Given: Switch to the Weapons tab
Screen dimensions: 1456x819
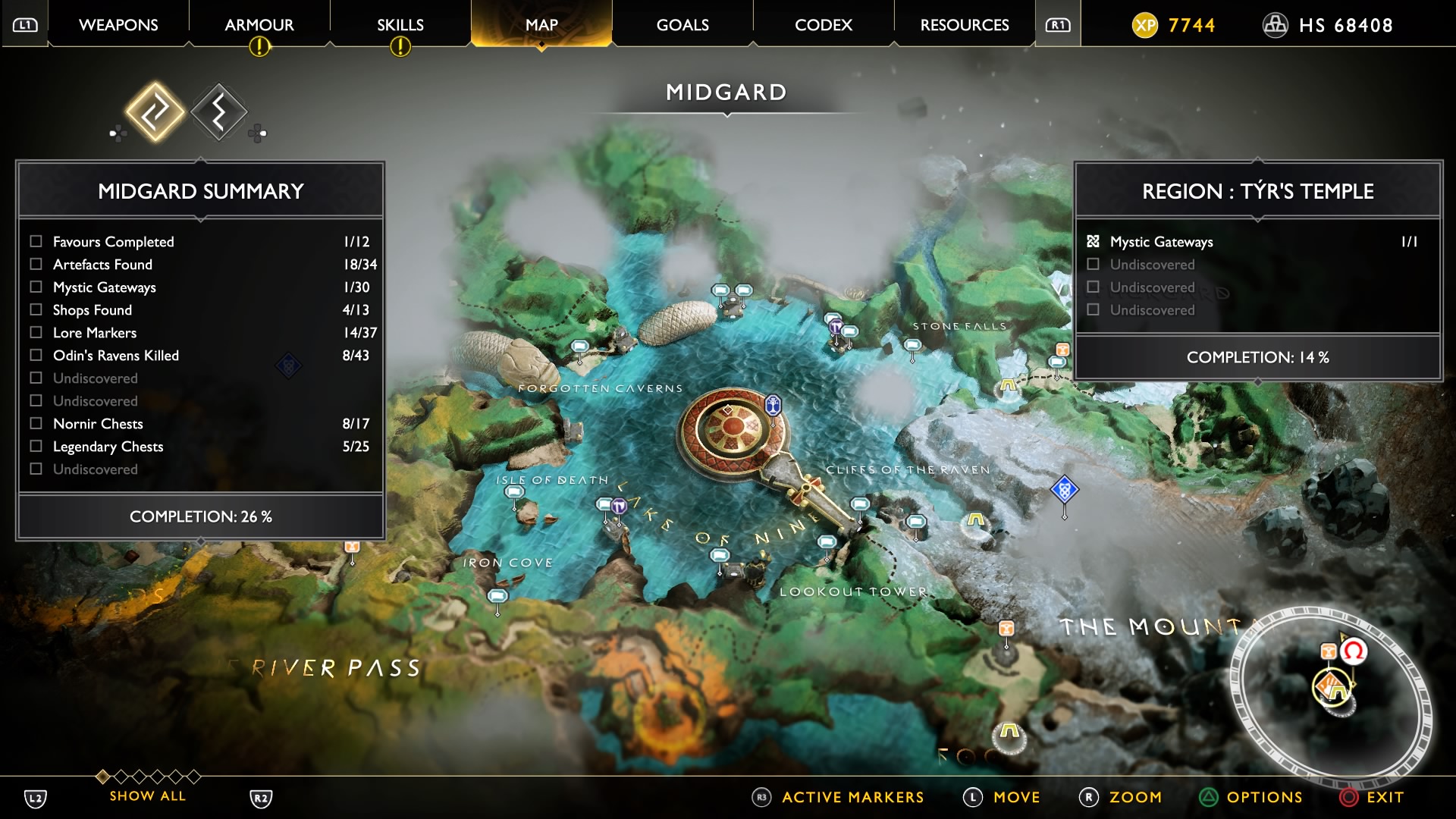Looking at the screenshot, I should [118, 25].
